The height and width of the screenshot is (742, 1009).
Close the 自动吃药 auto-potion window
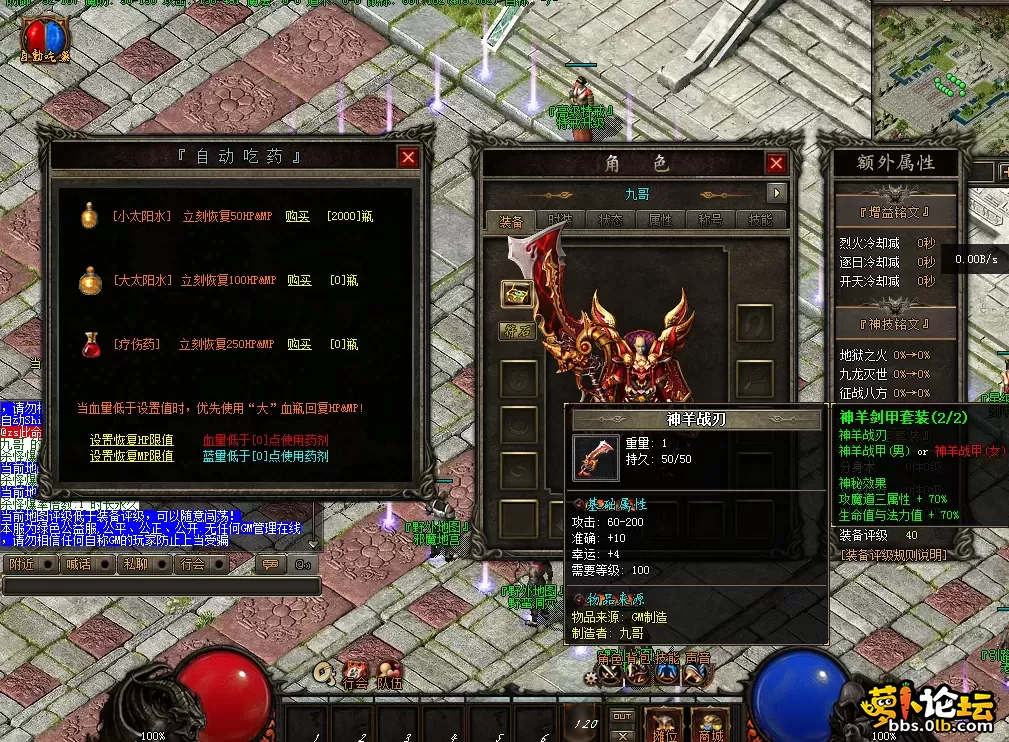pos(408,157)
